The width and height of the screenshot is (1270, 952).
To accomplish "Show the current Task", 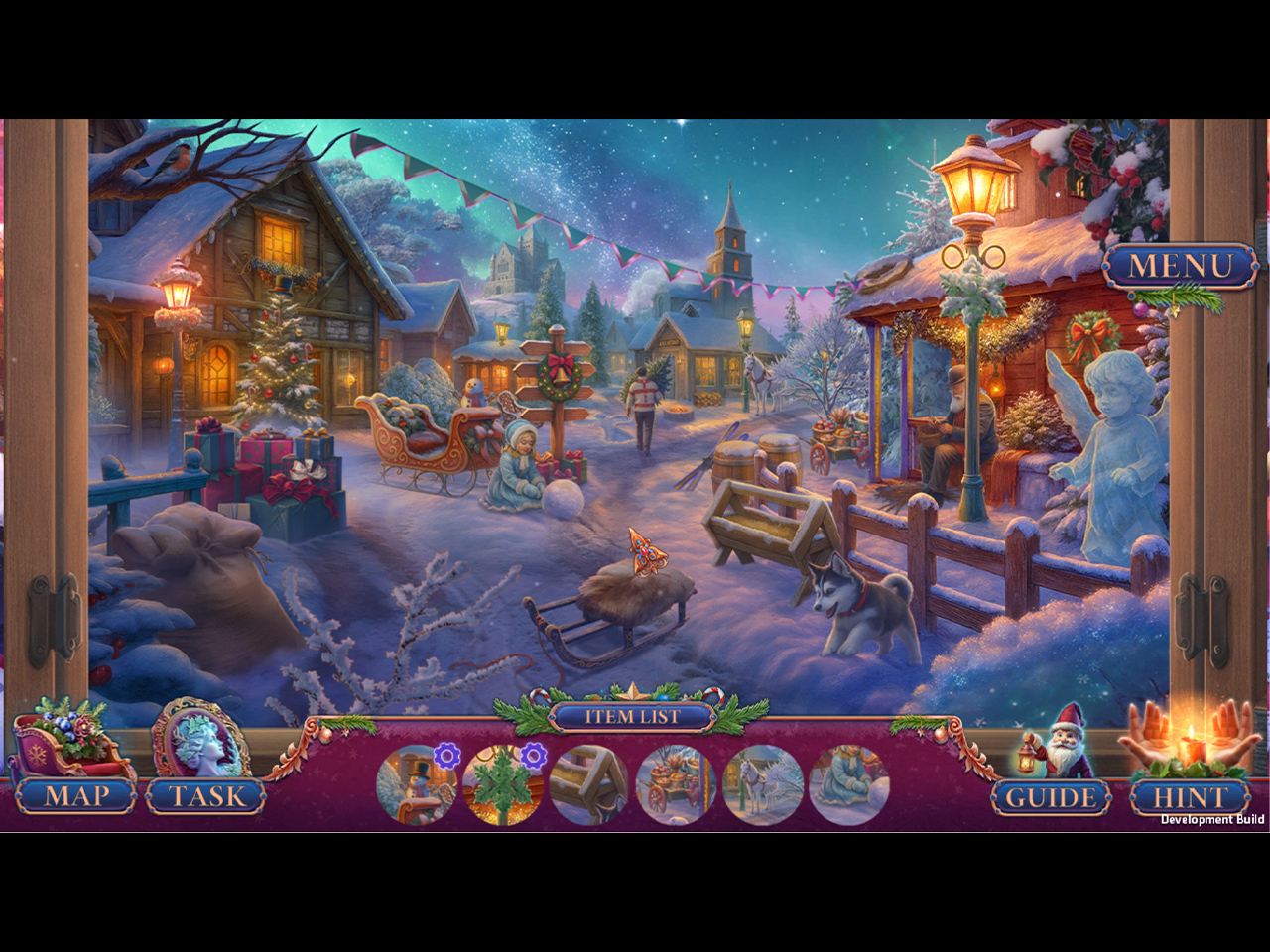I will 206,796.
